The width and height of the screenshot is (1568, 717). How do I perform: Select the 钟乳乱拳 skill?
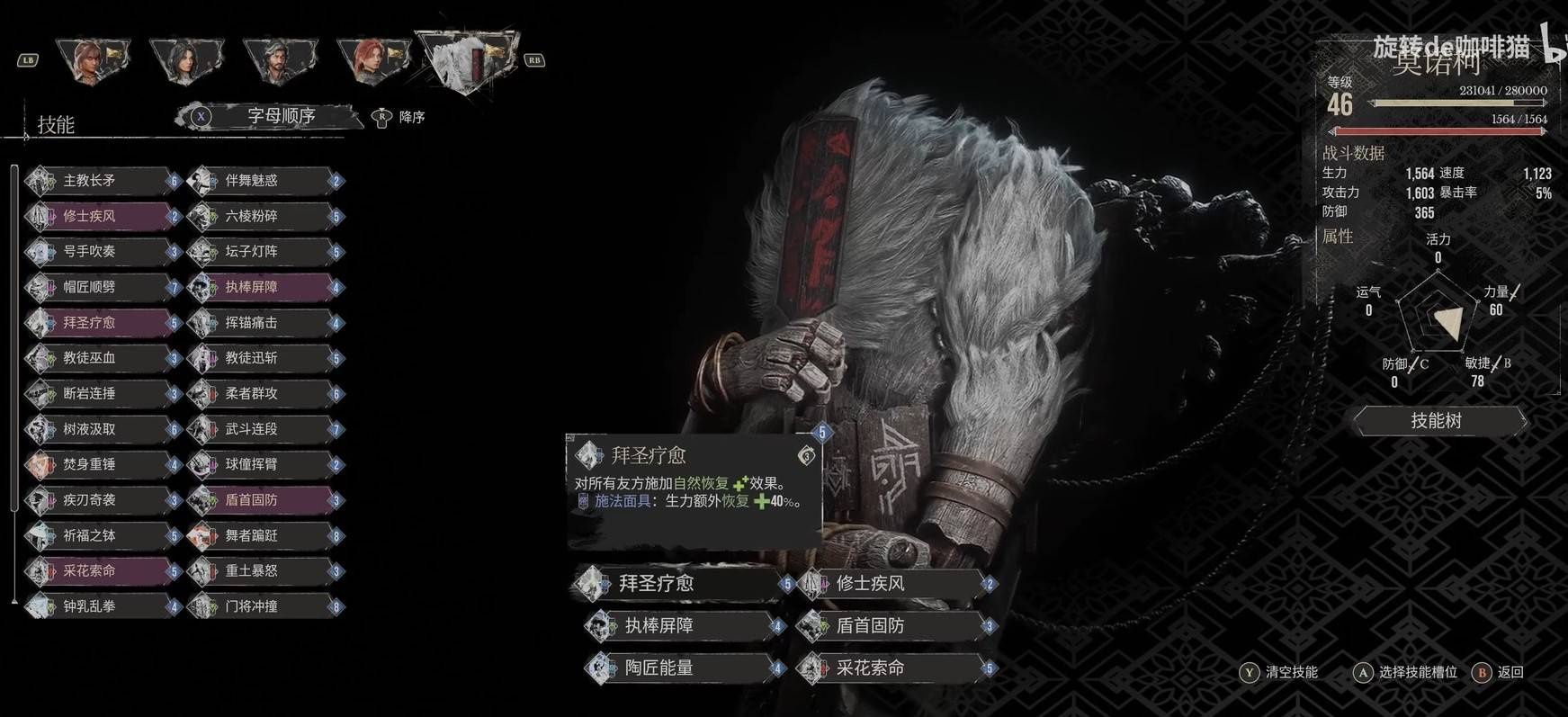[x=101, y=606]
